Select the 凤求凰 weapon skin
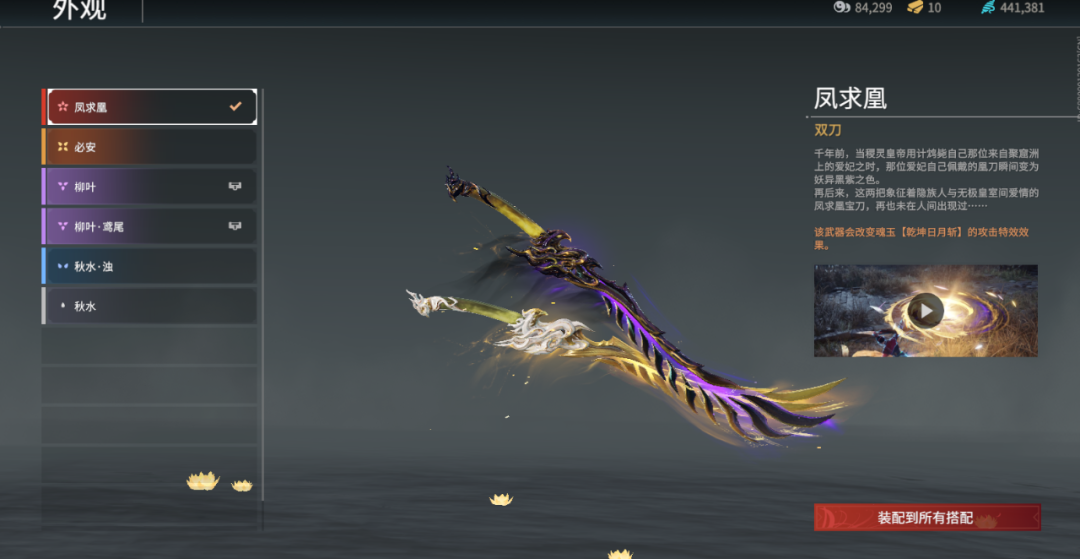Image resolution: width=1080 pixels, height=559 pixels. pos(150,107)
